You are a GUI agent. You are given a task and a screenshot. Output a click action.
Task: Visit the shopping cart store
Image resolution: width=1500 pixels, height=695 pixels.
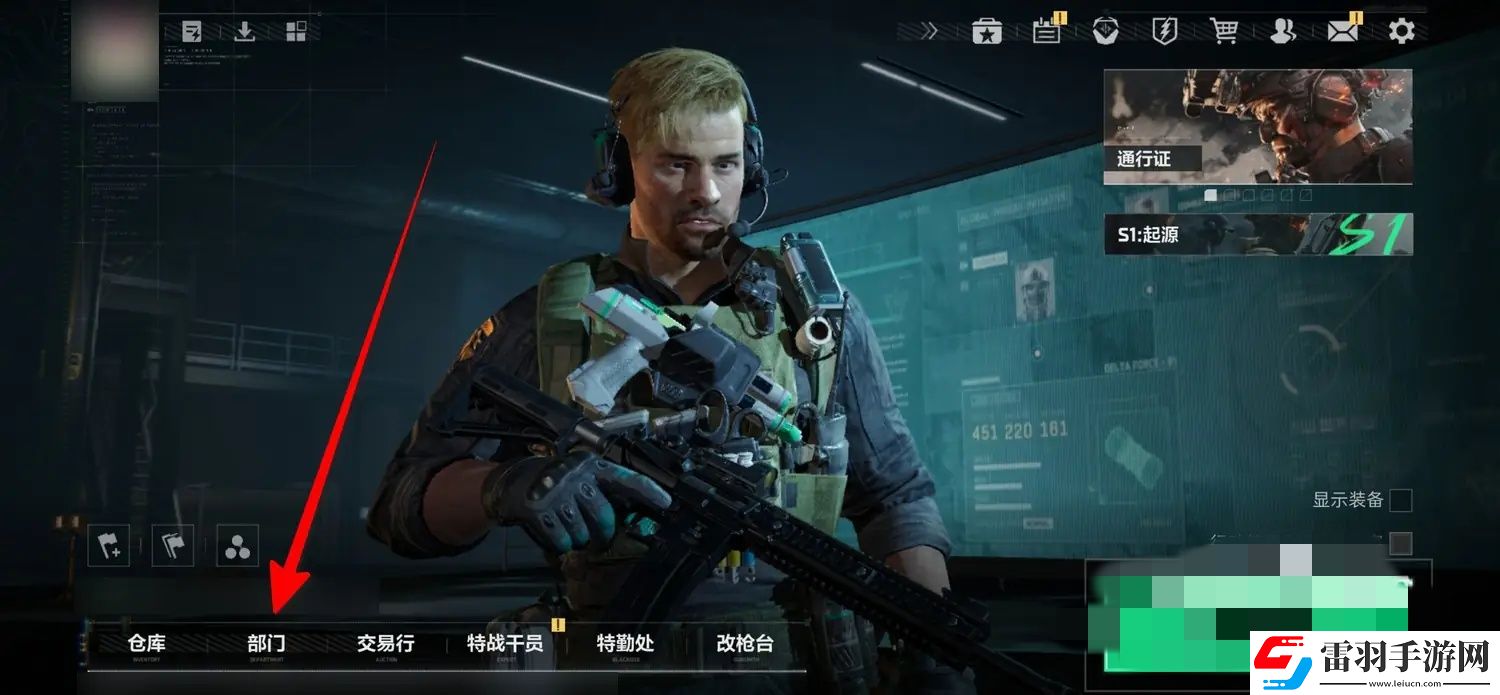pos(1224,31)
